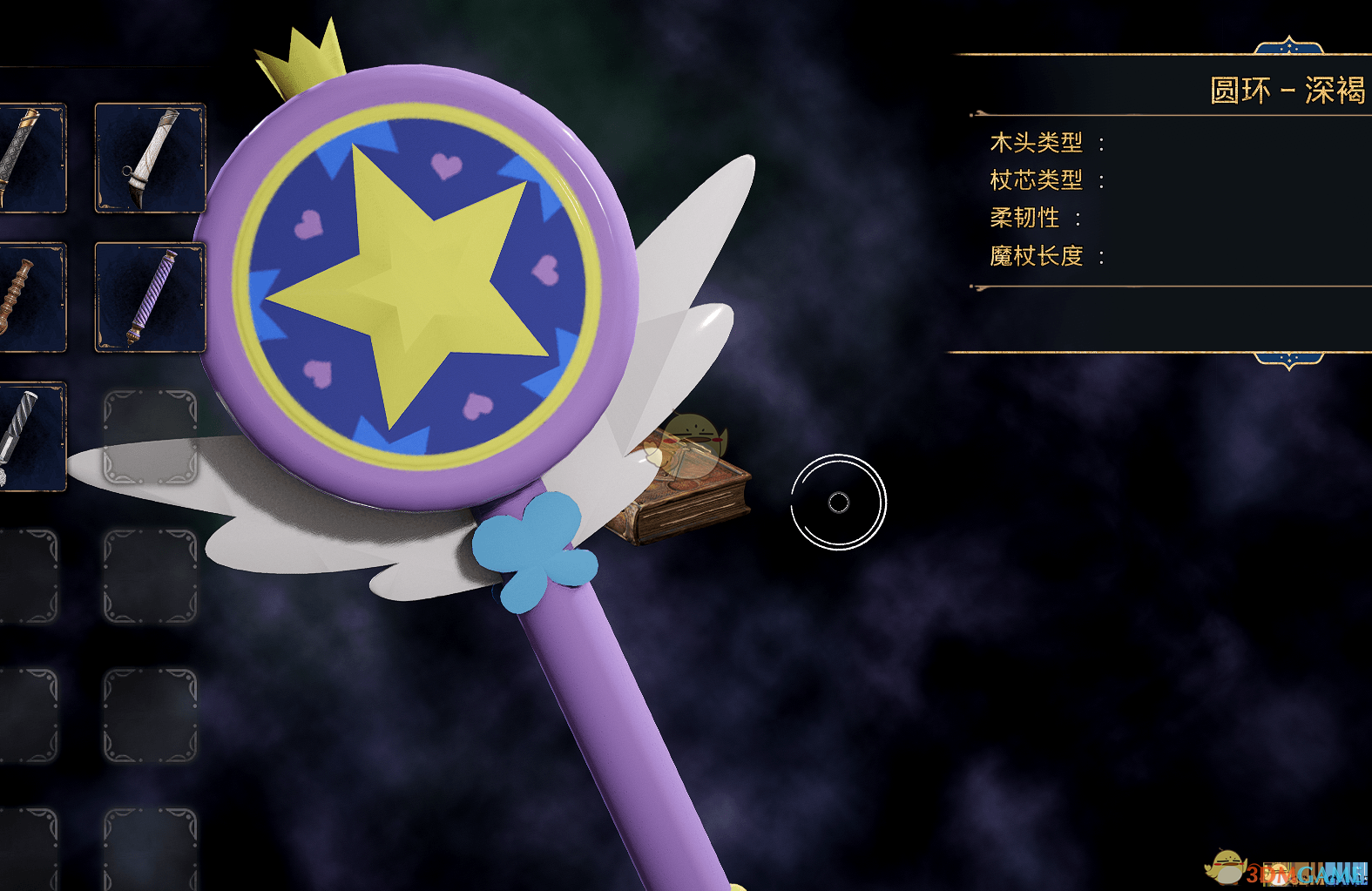Image resolution: width=1372 pixels, height=891 pixels.
Task: Expand the 木头类型 stat entry
Action: point(1037,143)
